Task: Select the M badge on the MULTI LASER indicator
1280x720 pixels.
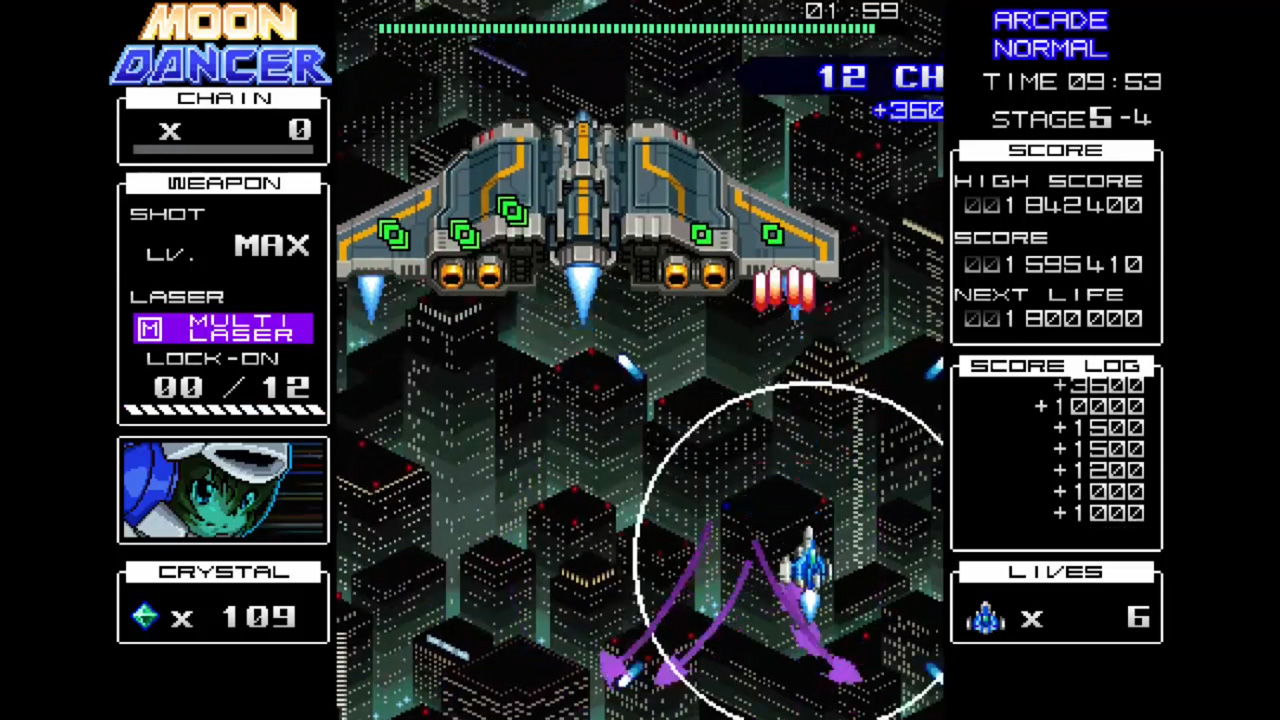Action: [x=148, y=328]
